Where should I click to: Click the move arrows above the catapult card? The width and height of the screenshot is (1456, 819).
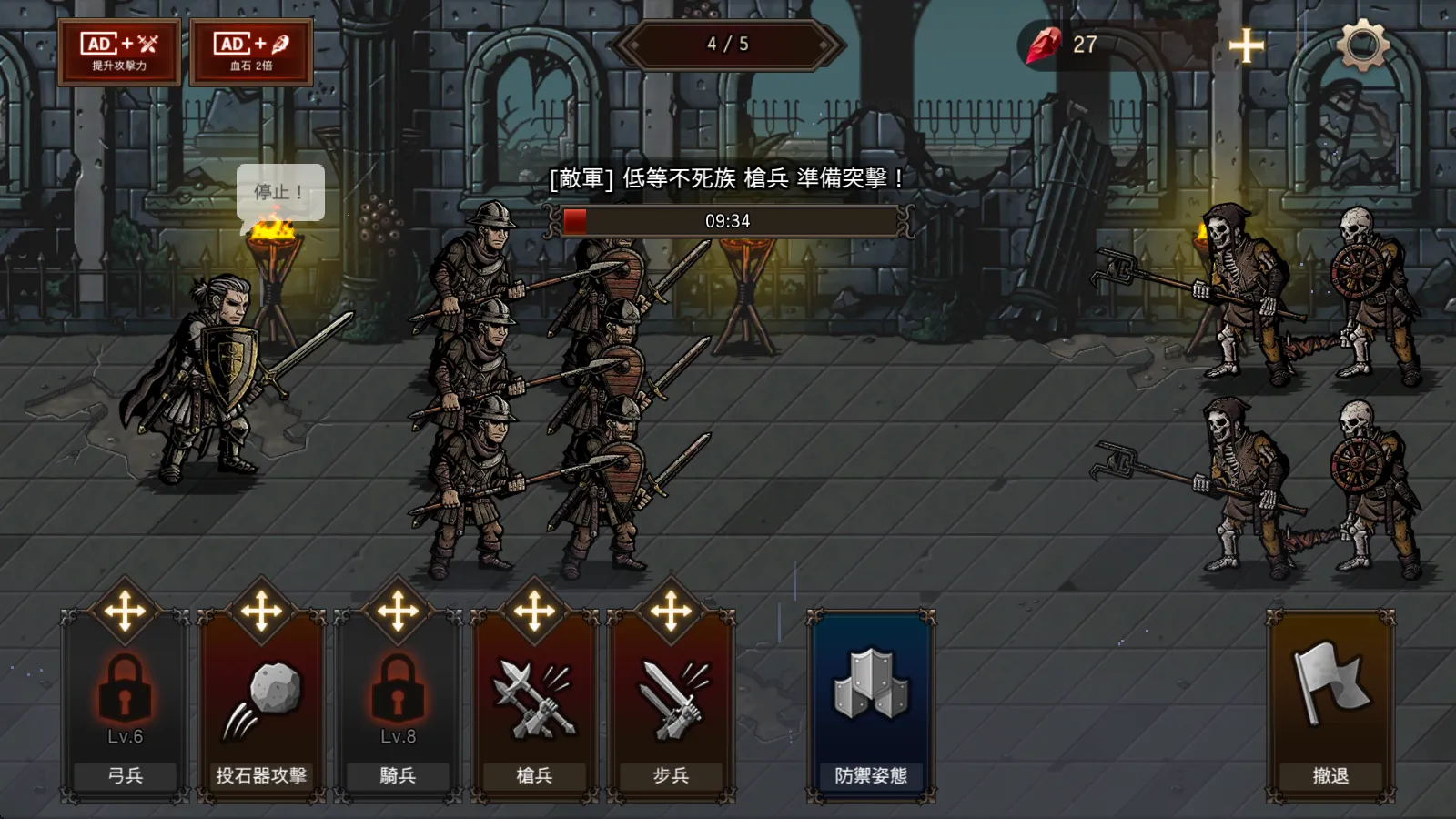pos(261,611)
